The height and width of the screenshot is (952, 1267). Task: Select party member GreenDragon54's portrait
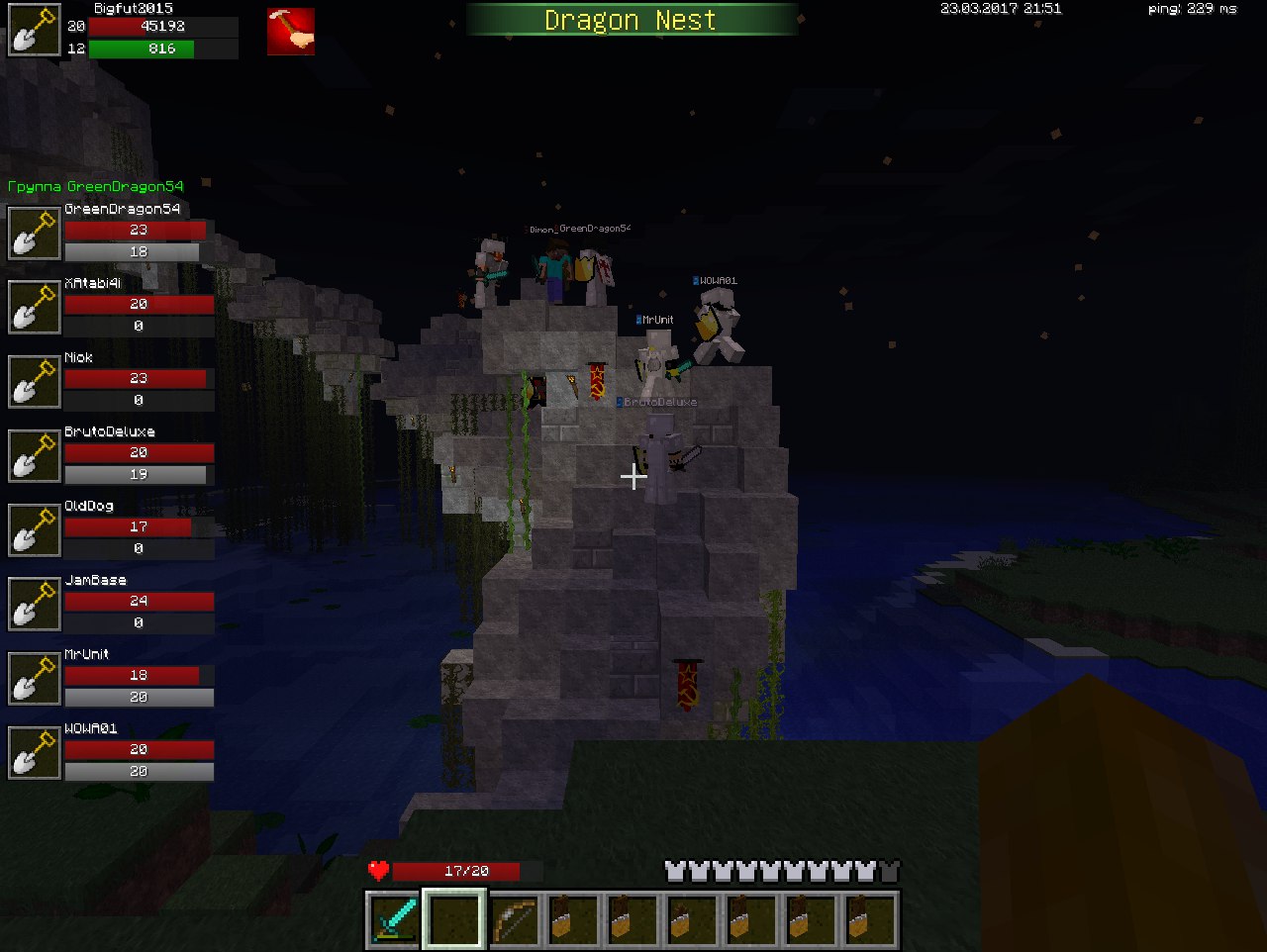coord(35,233)
